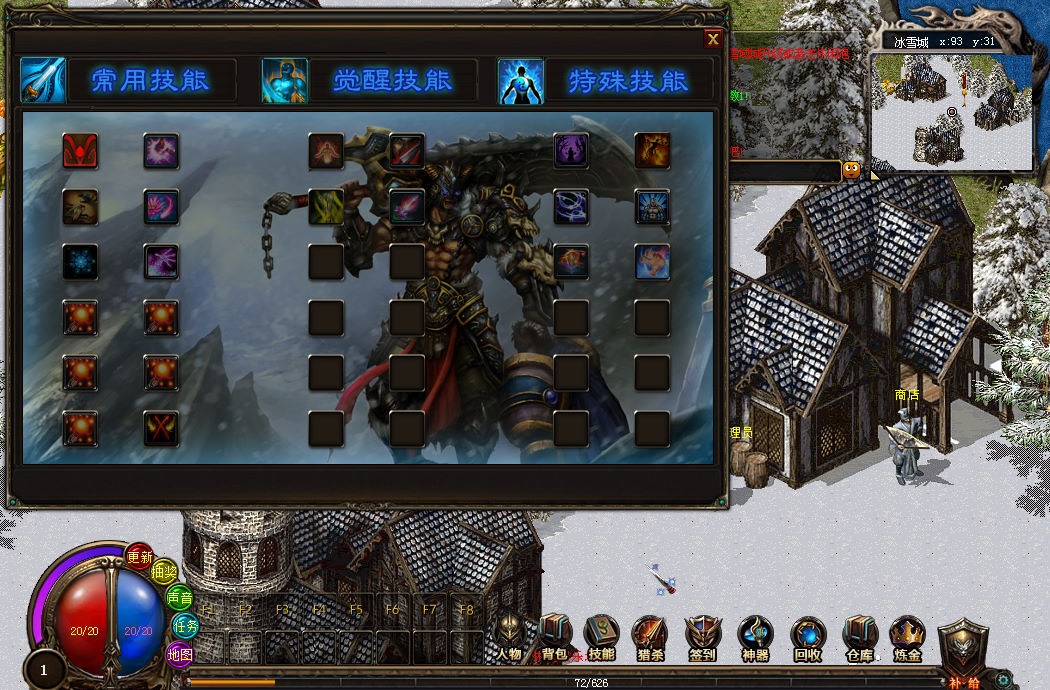Viewport: 1050px width, 690px height.
Task: Select the yellow lightning skill icon
Action: pos(326,207)
